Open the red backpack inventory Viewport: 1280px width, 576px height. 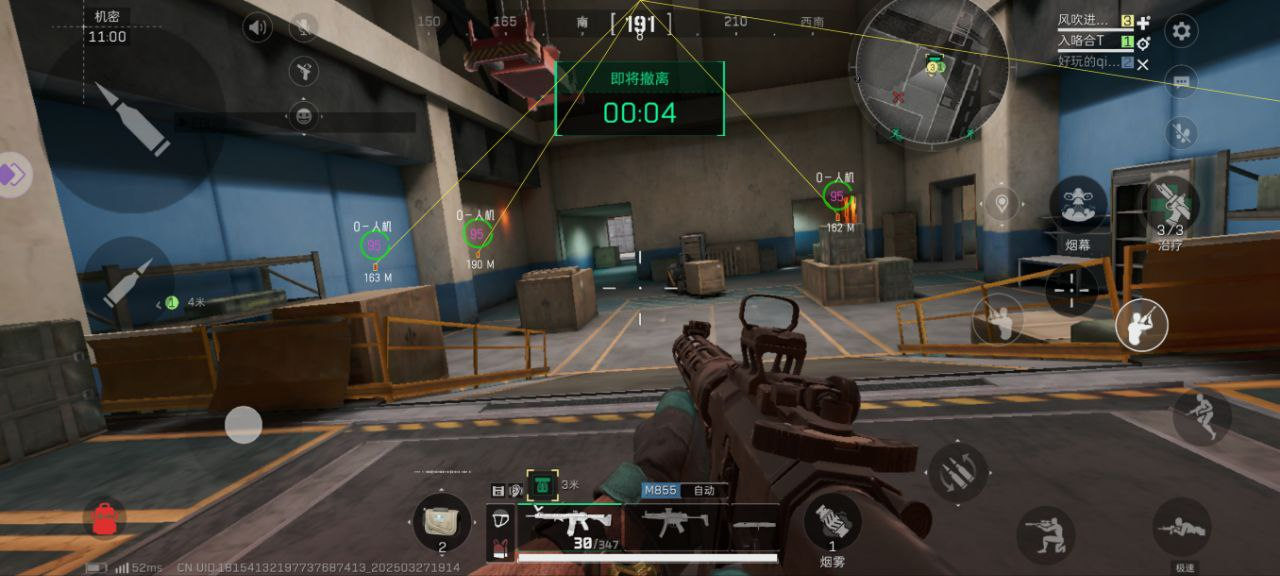(104, 519)
